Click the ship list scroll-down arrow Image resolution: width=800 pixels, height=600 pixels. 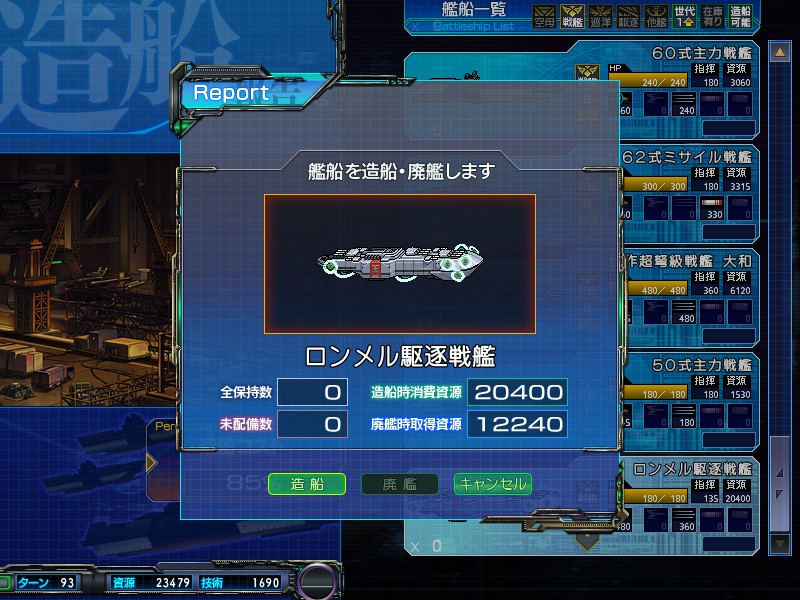[780, 543]
